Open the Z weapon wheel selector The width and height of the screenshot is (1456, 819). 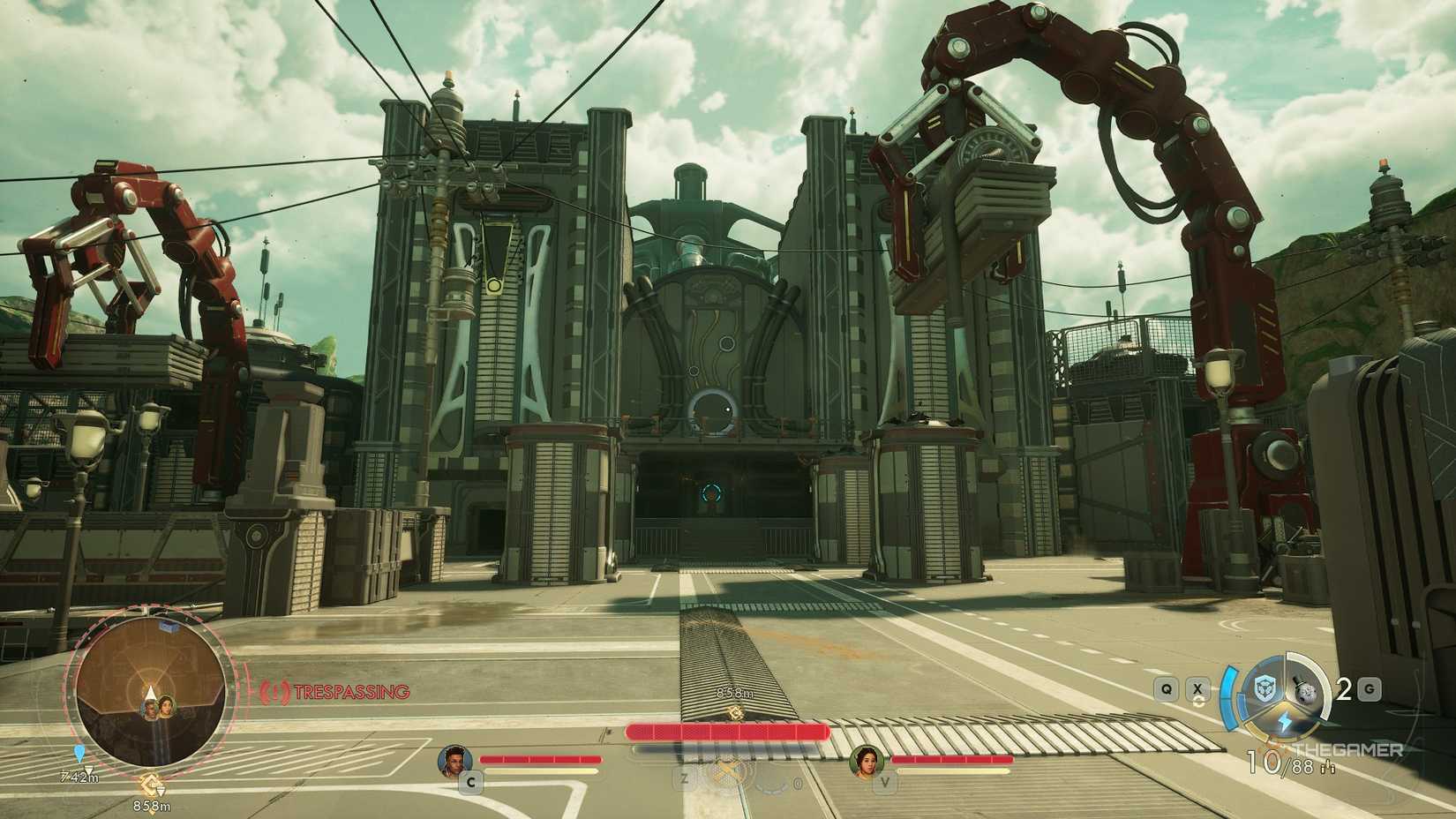[685, 780]
